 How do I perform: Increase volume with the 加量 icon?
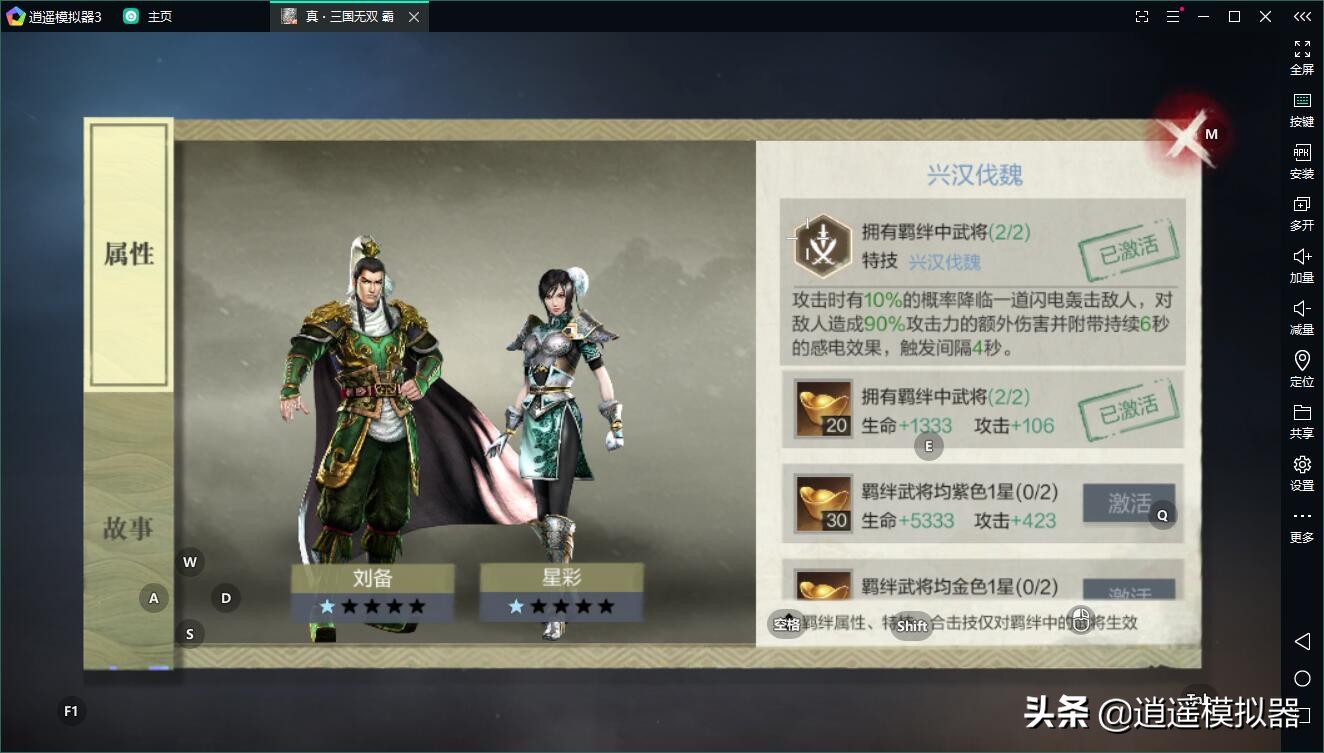[1301, 267]
